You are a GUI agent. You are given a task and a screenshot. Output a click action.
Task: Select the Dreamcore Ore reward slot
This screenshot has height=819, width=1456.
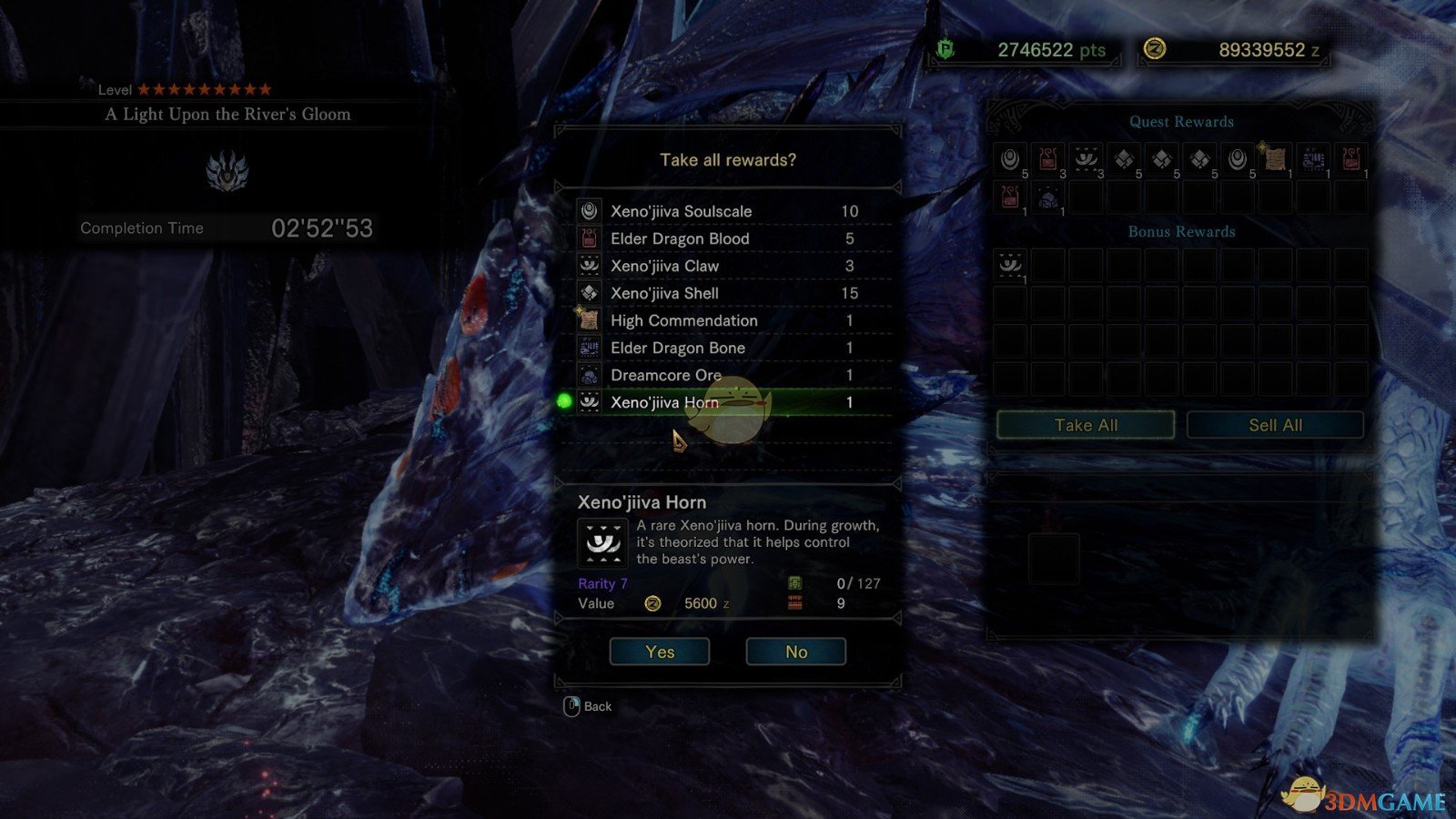click(x=1047, y=197)
